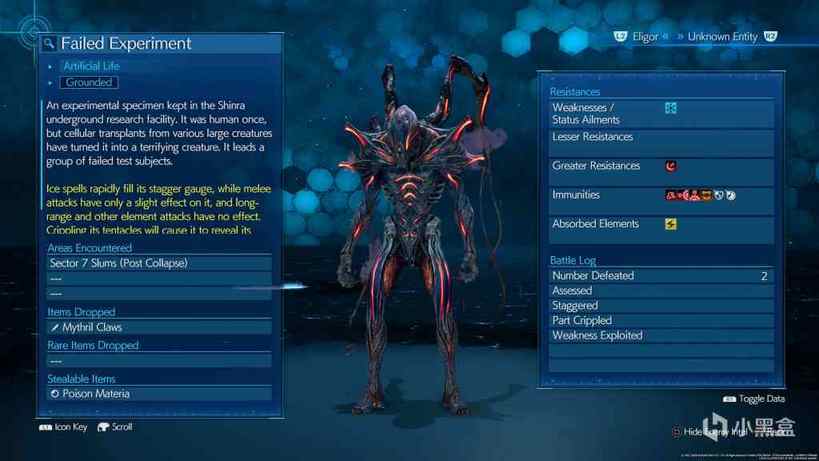Select the Assessed battle log entry
This screenshot has height=461, width=819.
pyautogui.click(x=660, y=291)
